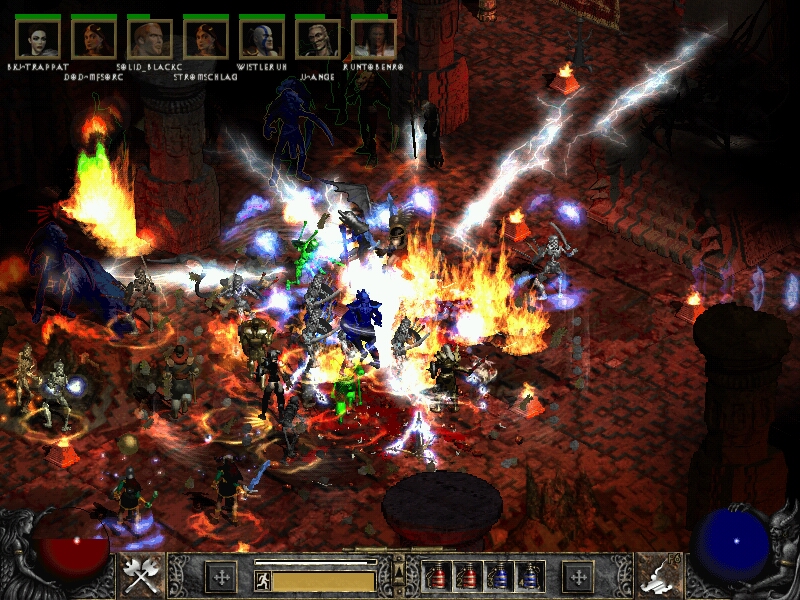The image size is (800, 600).
Task: Select the BKJ-Trappat party portrait
Action: tap(38, 39)
